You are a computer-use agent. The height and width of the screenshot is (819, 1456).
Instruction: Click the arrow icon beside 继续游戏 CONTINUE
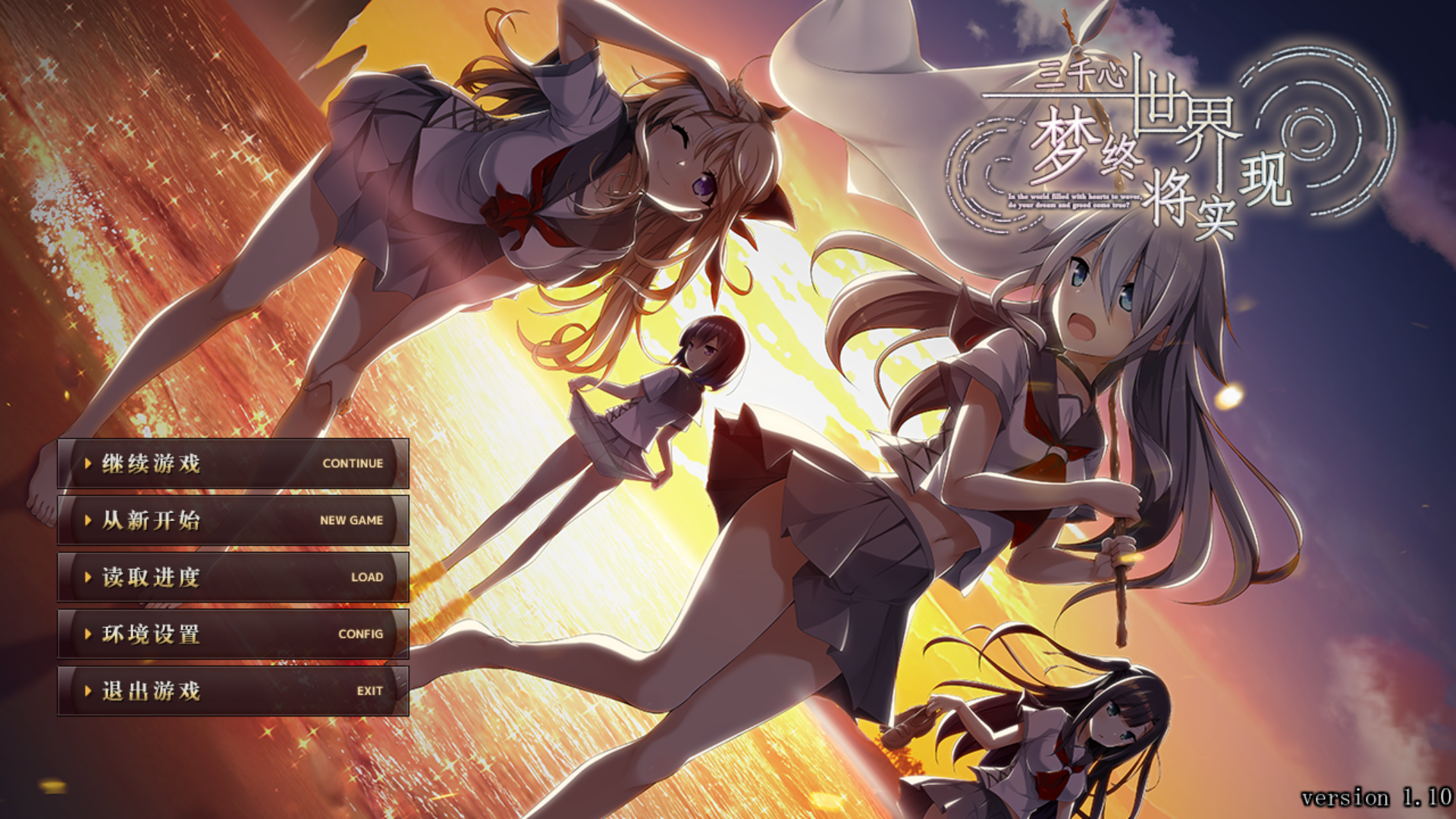coord(89,463)
